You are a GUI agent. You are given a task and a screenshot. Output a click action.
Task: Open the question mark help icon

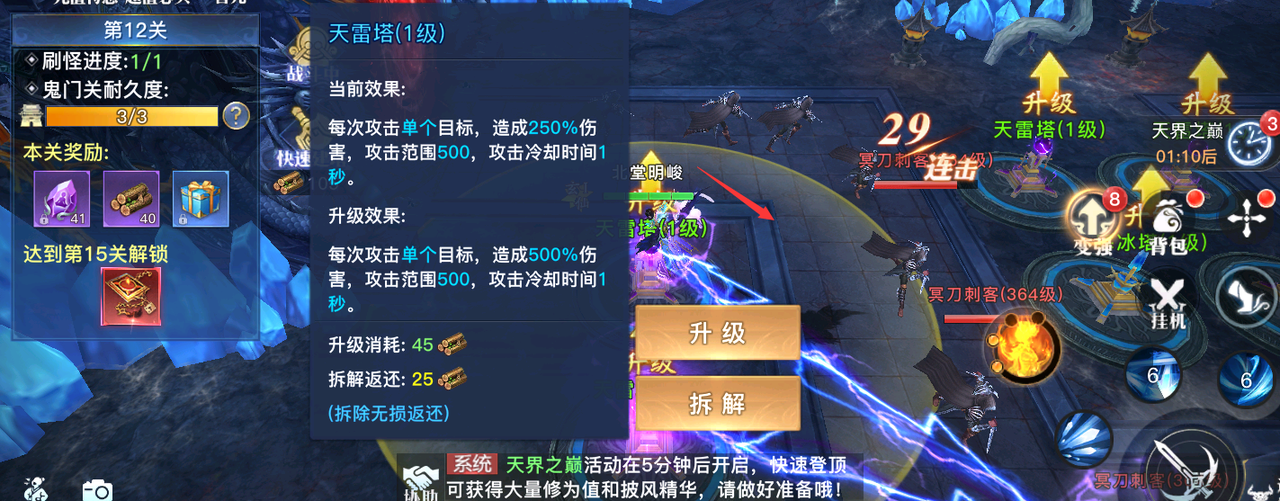tap(236, 116)
